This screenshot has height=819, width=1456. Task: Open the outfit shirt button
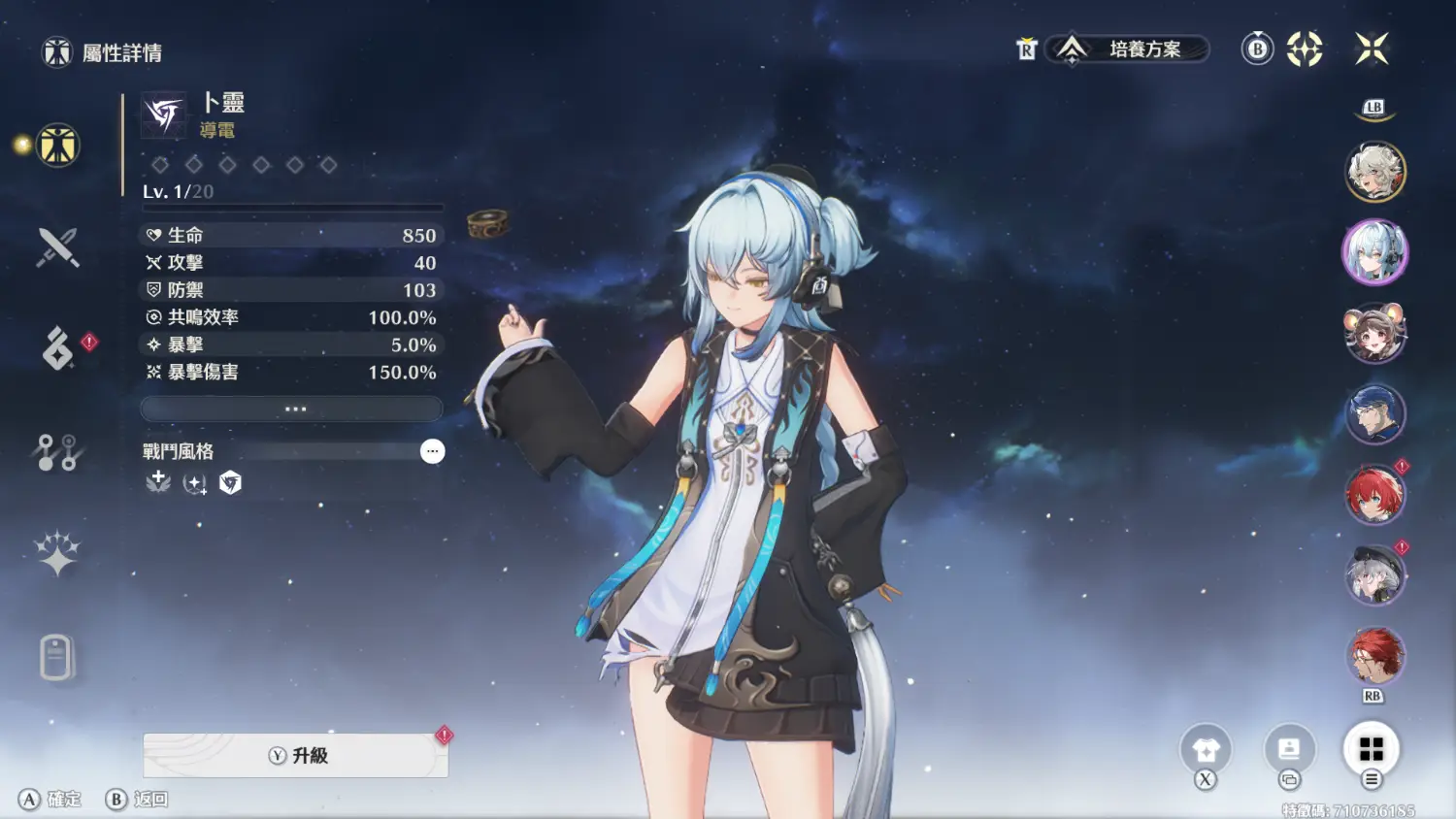tap(1206, 749)
